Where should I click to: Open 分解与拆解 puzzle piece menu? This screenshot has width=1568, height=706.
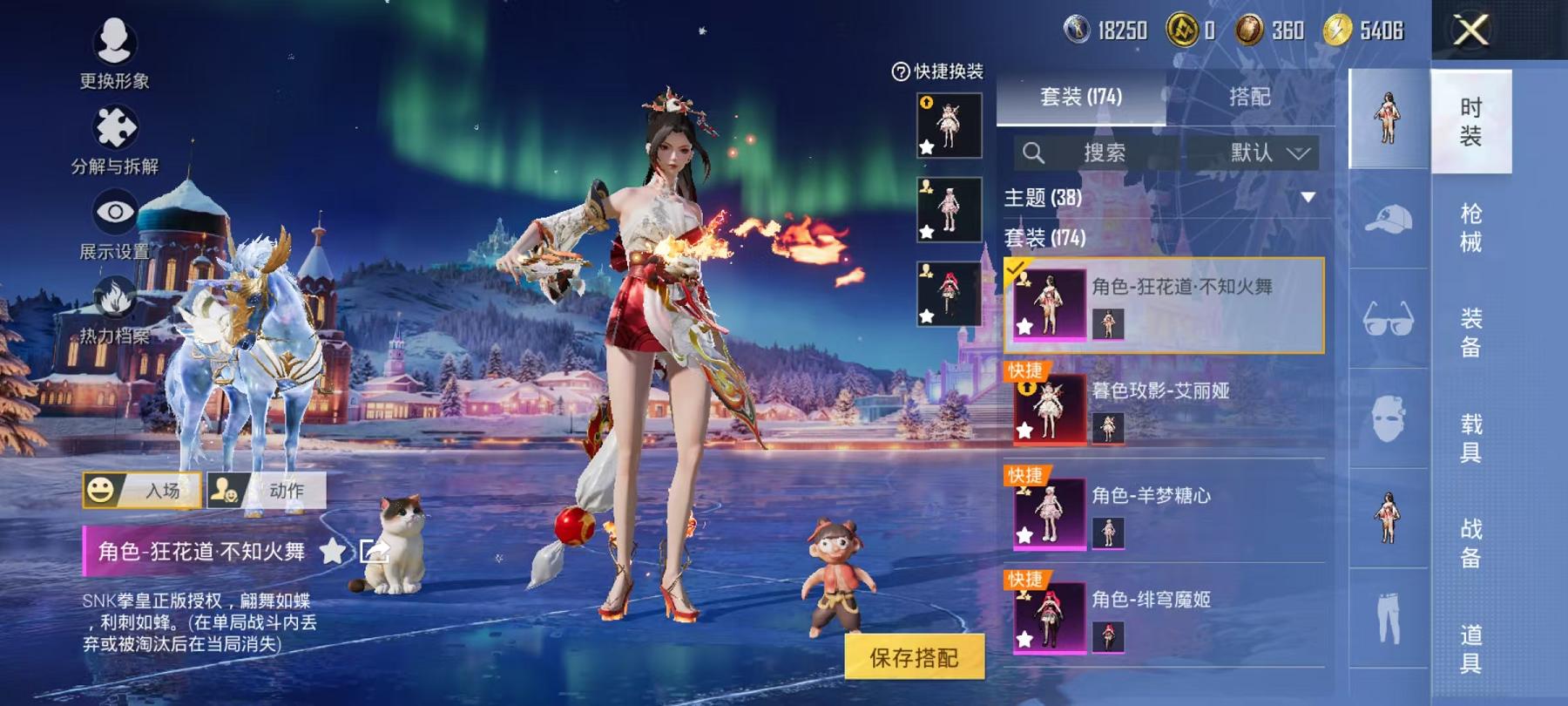pyautogui.click(x=114, y=139)
